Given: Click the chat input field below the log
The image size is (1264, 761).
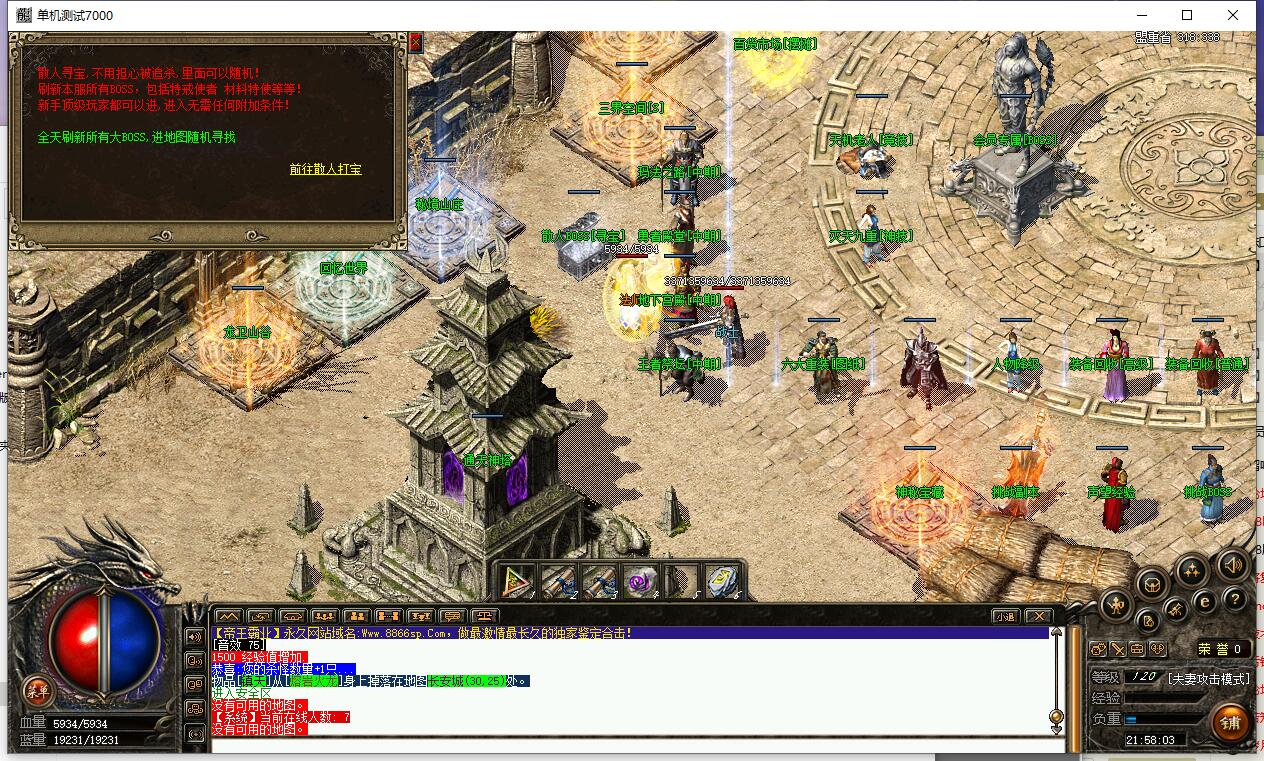Looking at the screenshot, I should [630, 744].
